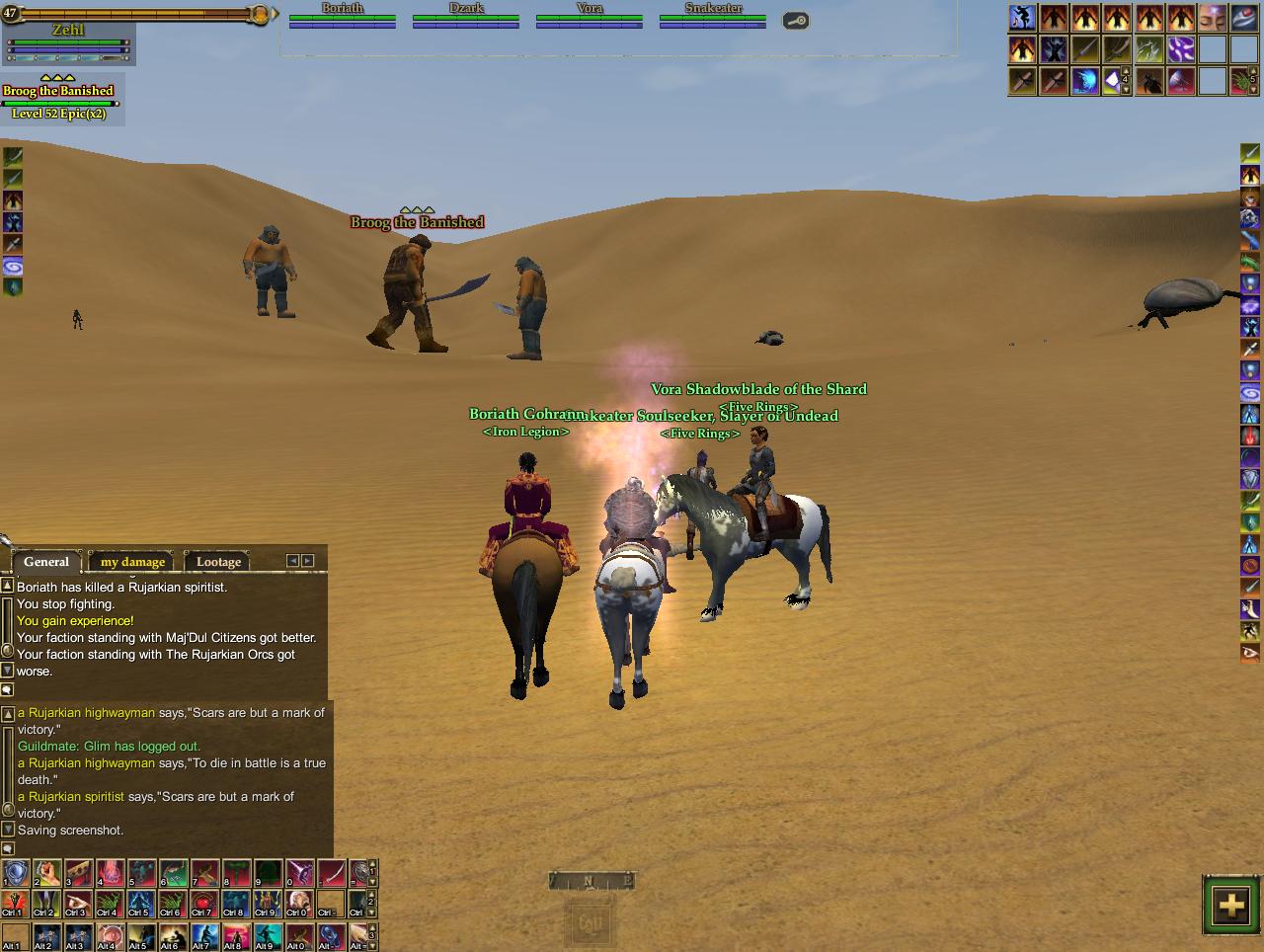This screenshot has height=952, width=1264.
Task: Target Snakeater in the group window
Action: point(713,15)
